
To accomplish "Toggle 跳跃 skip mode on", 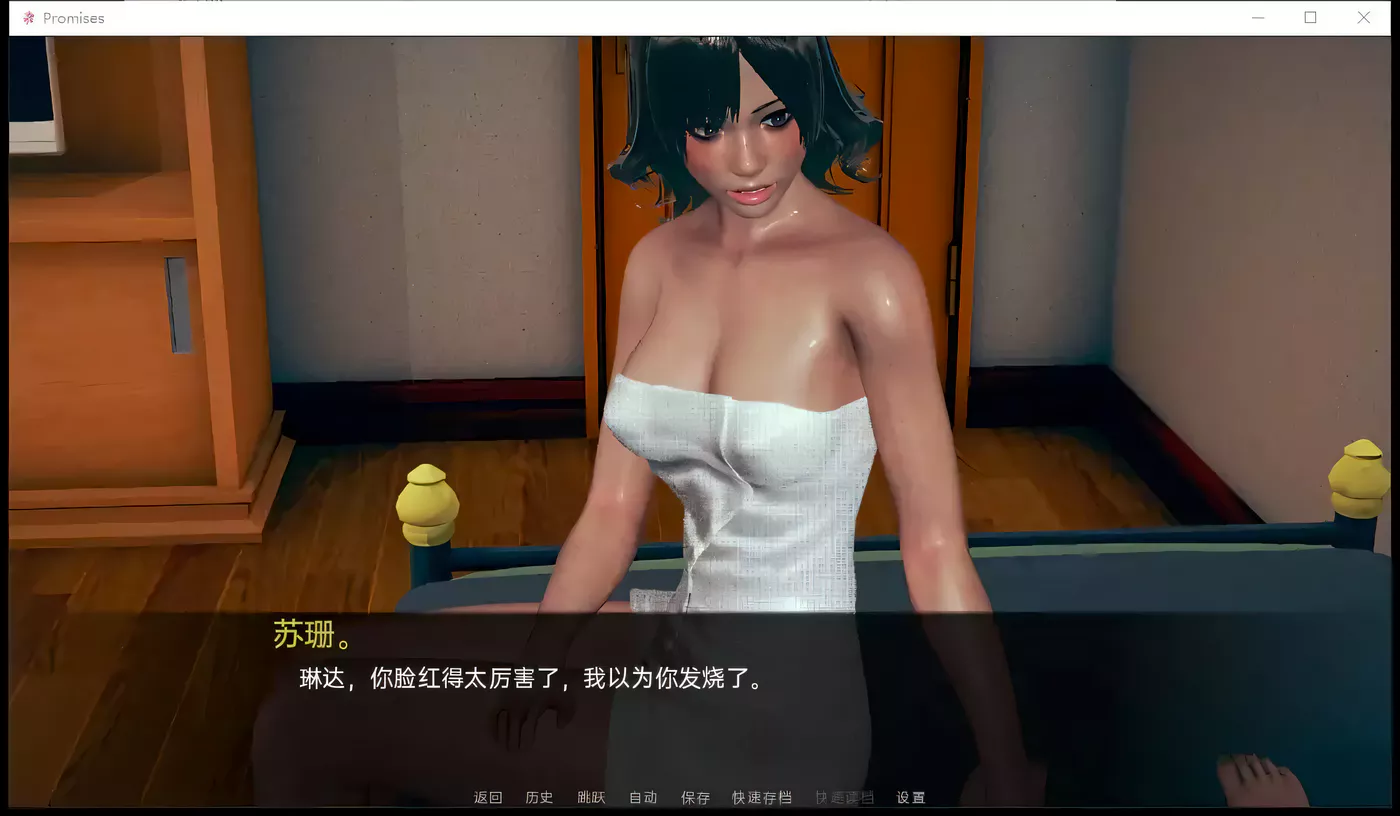I will pos(591,797).
